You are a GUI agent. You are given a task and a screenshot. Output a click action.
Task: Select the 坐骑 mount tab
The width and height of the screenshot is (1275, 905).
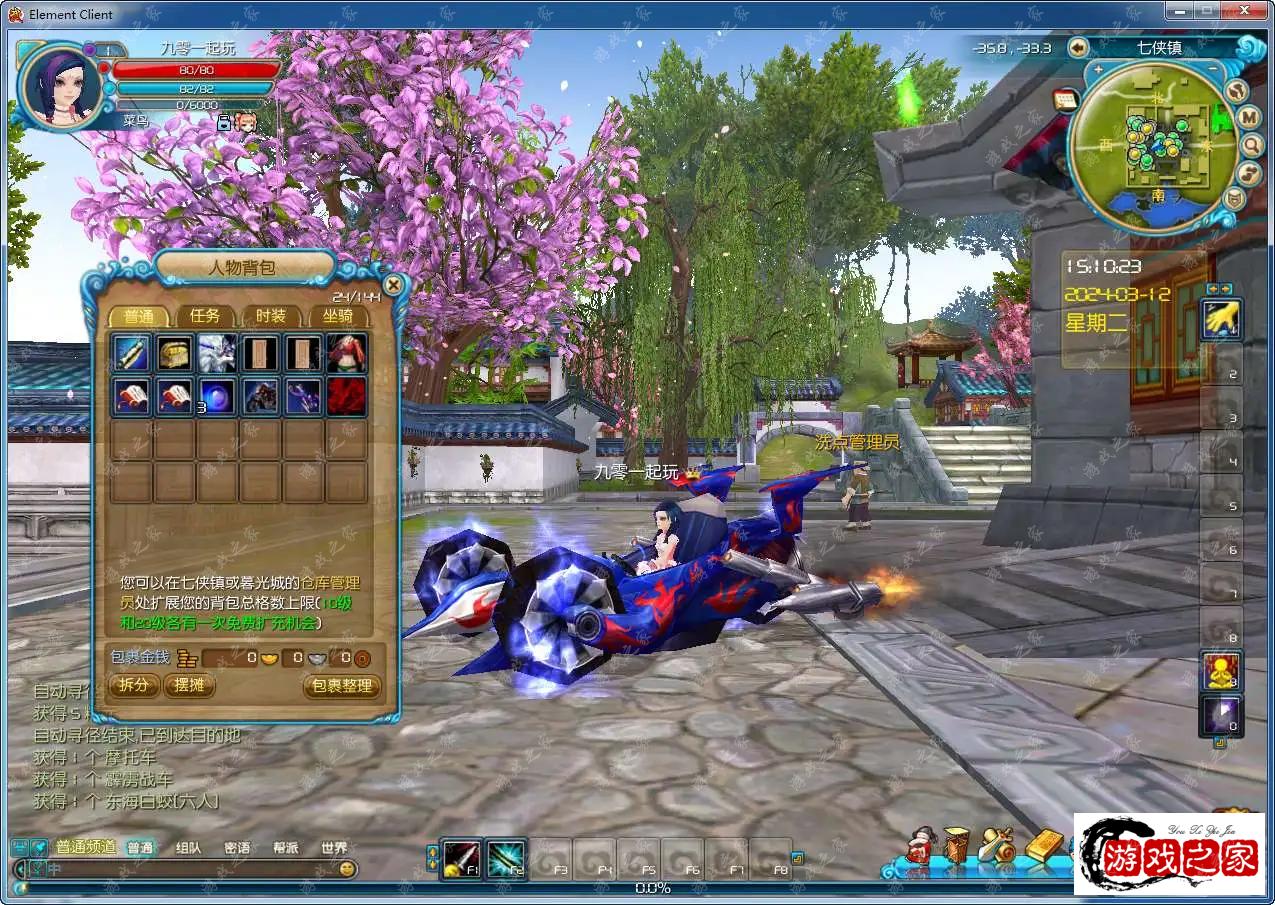[x=337, y=316]
